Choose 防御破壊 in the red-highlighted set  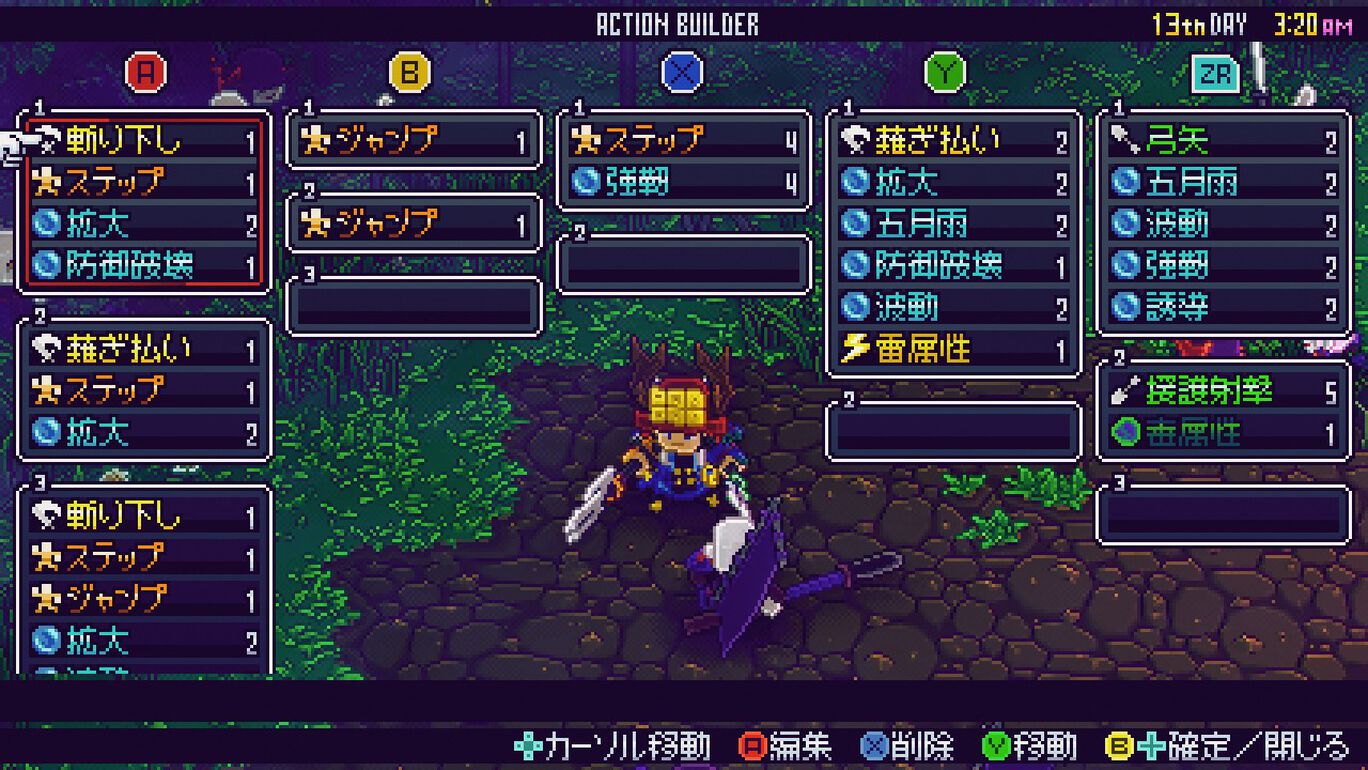click(x=145, y=265)
